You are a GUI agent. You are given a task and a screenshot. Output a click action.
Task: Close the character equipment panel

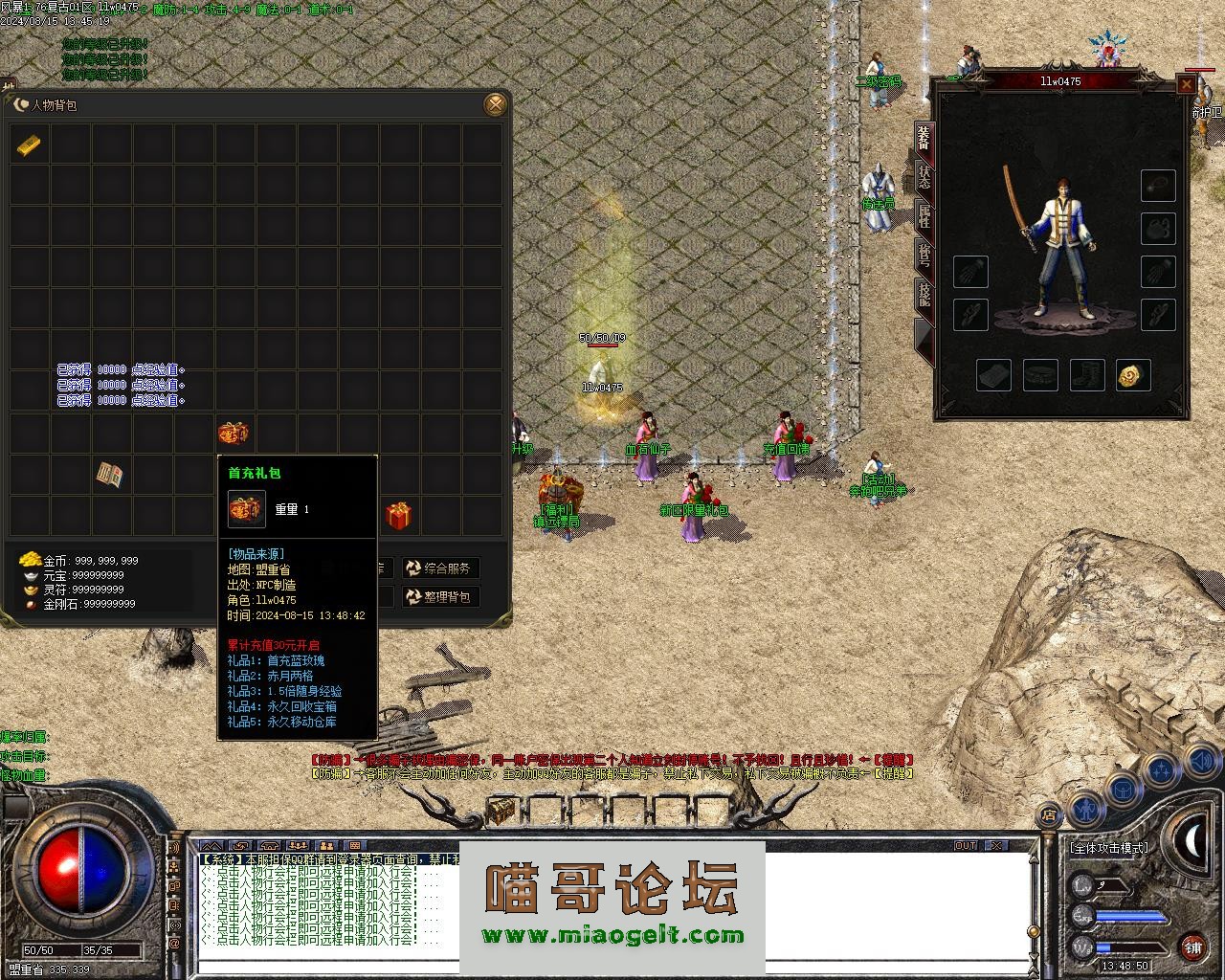[x=1186, y=85]
